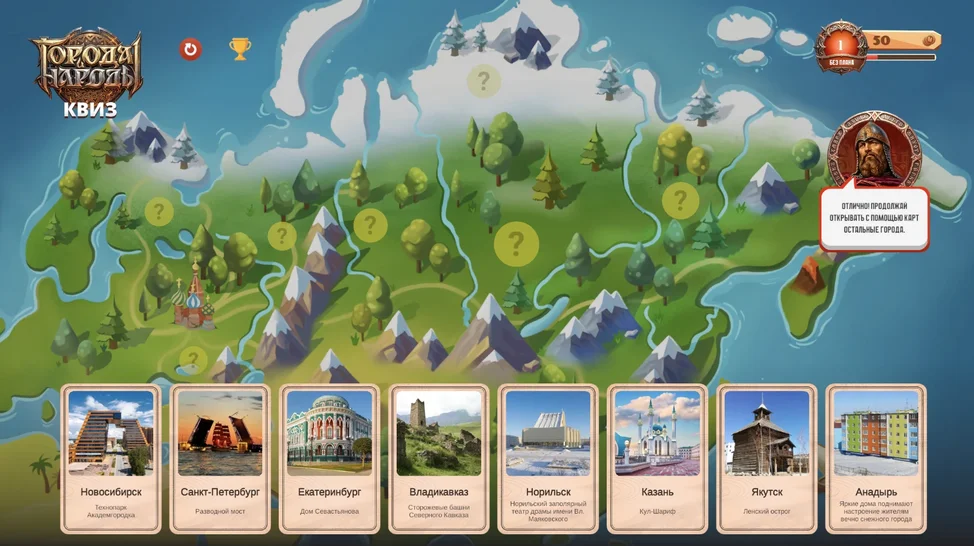Image resolution: width=974 pixels, height=546 pixels.
Task: Select the Владикавказ towers card
Action: [x=439, y=458]
